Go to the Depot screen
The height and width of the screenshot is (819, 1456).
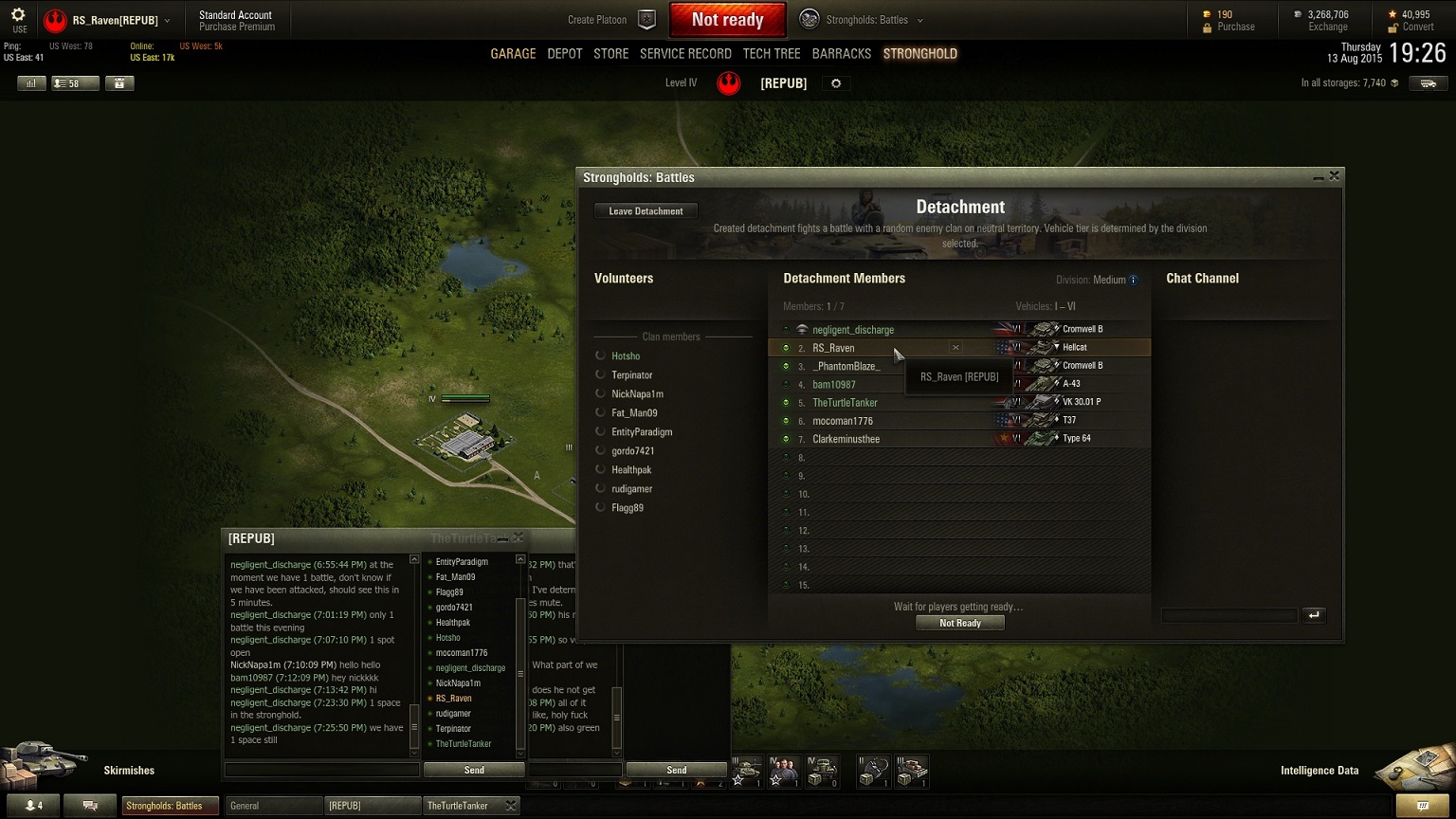click(565, 54)
